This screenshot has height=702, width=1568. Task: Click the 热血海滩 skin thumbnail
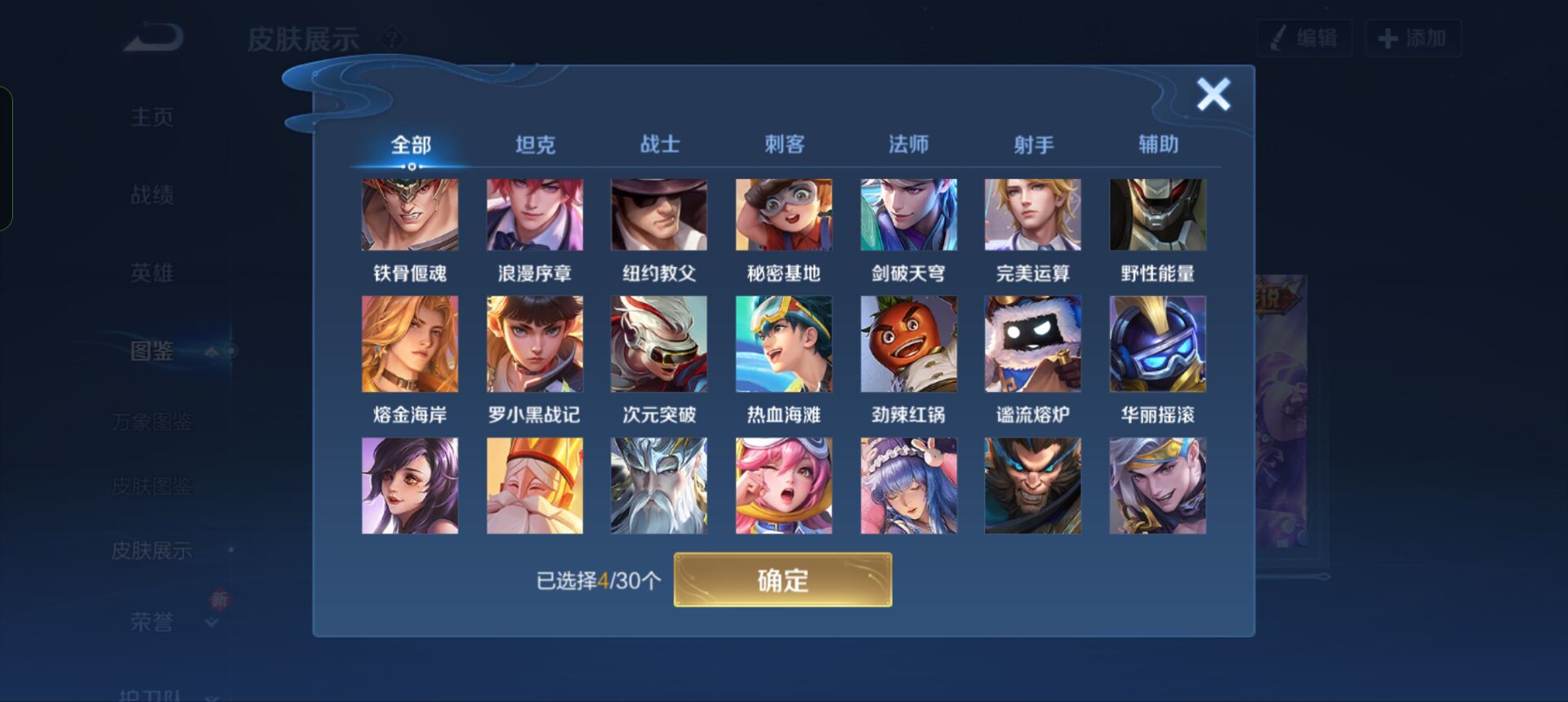click(x=783, y=343)
